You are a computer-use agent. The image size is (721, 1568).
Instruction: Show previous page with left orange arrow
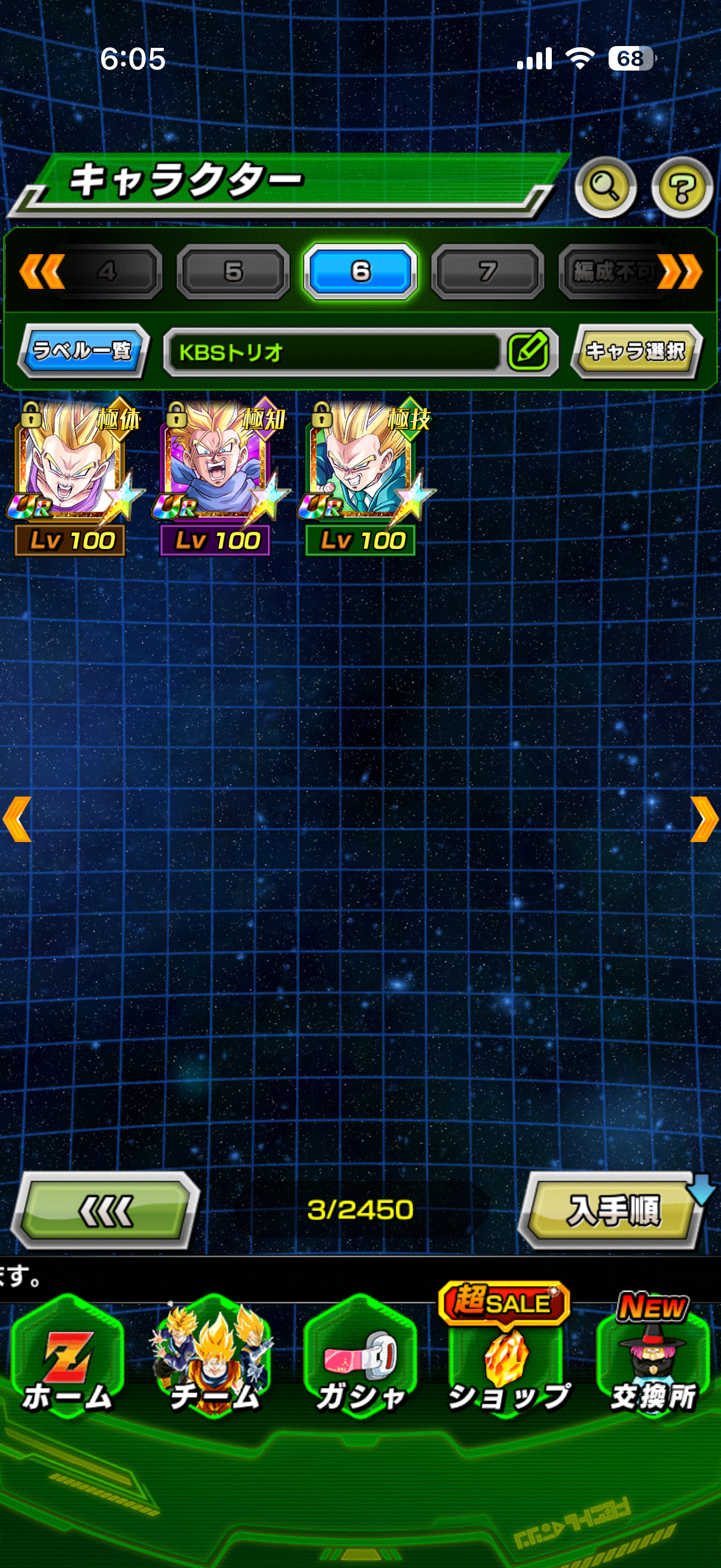tap(17, 819)
